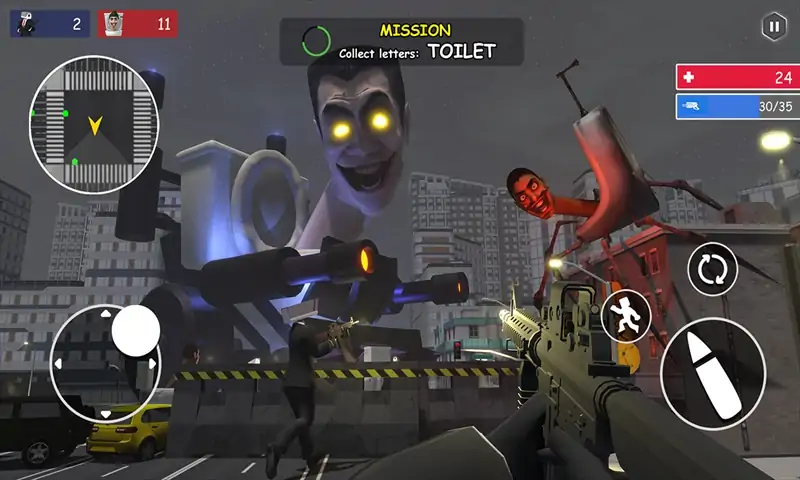Activate the running figure sprint button

pyautogui.click(x=627, y=315)
